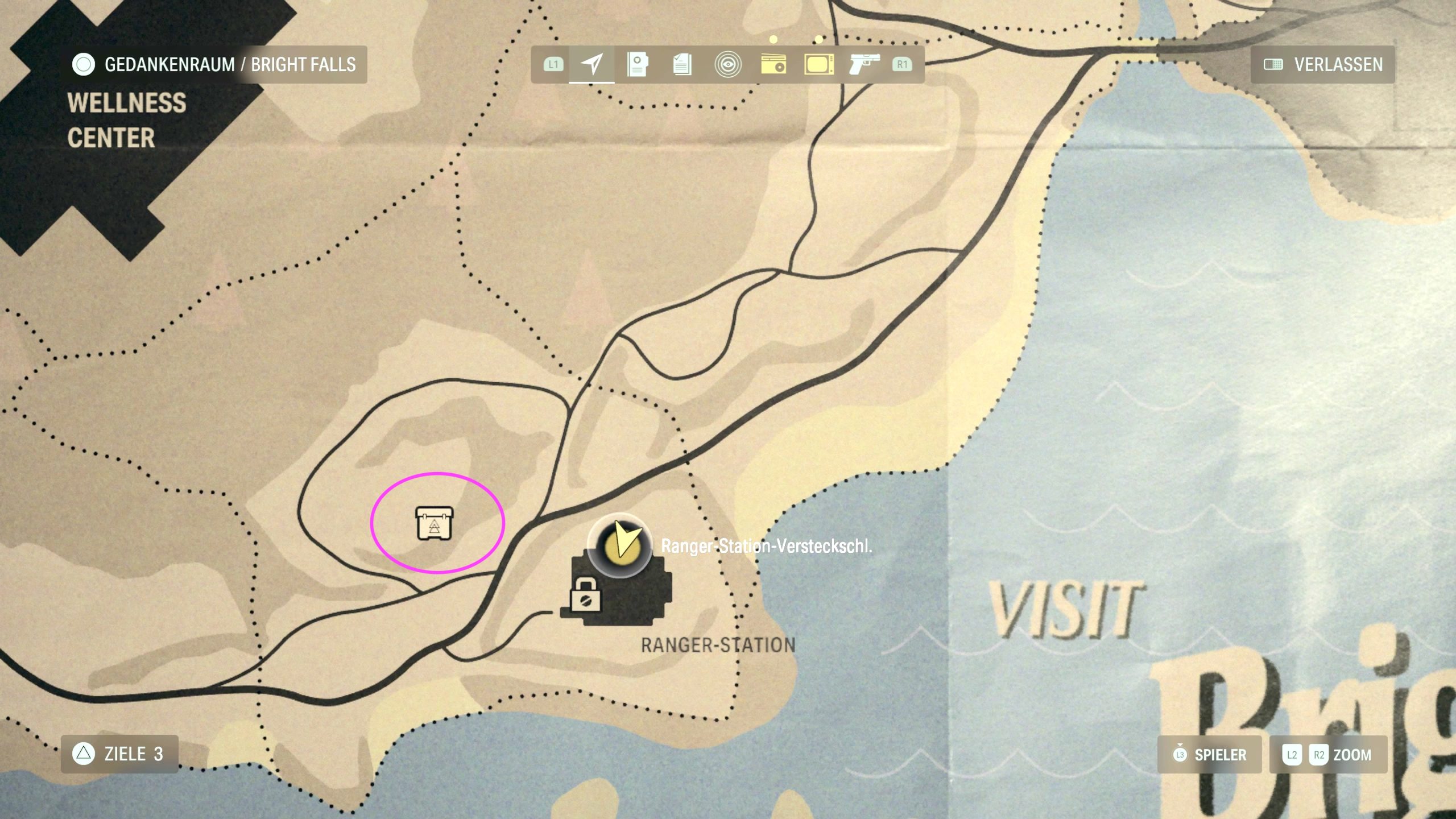Open the case file folder tab
This screenshot has height=819, width=1456.
click(x=637, y=64)
